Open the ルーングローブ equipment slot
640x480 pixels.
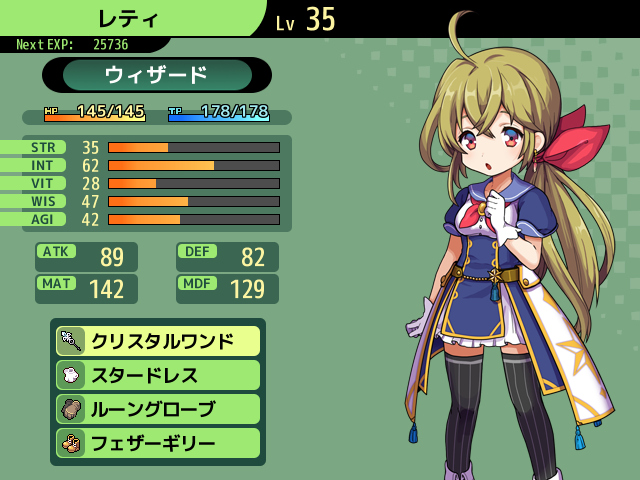[158, 409]
